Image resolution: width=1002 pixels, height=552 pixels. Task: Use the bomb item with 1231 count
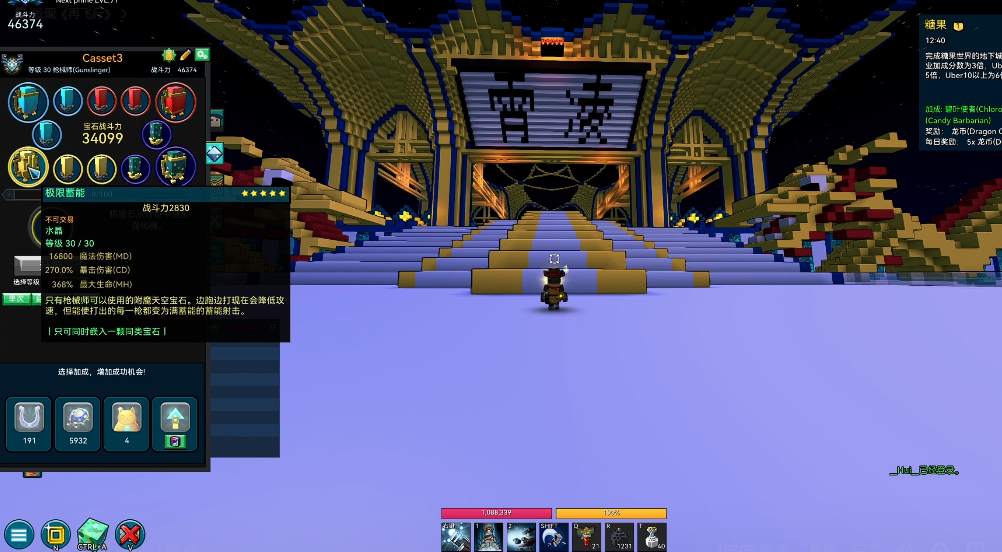620,537
